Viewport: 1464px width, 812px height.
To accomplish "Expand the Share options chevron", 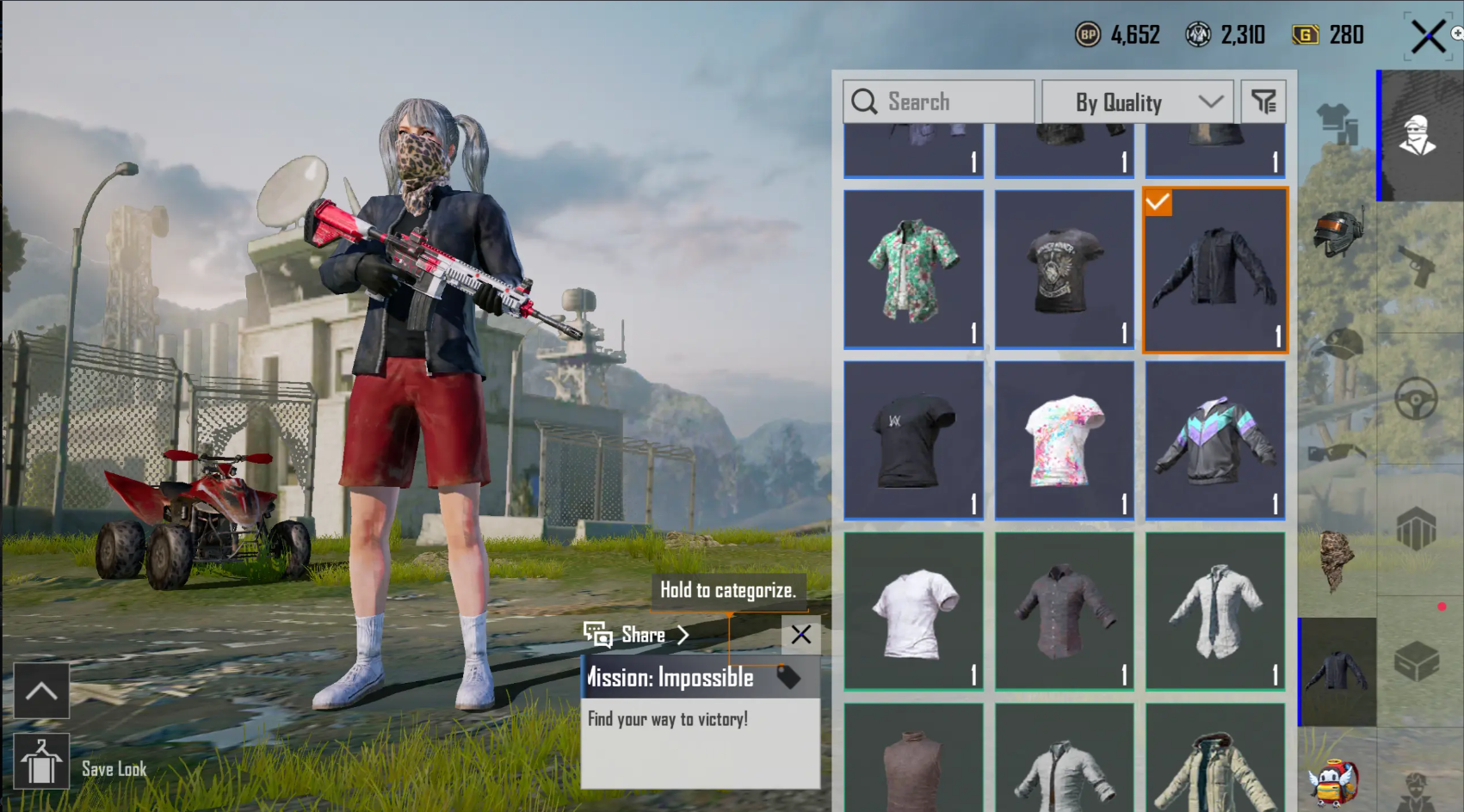I will point(684,635).
